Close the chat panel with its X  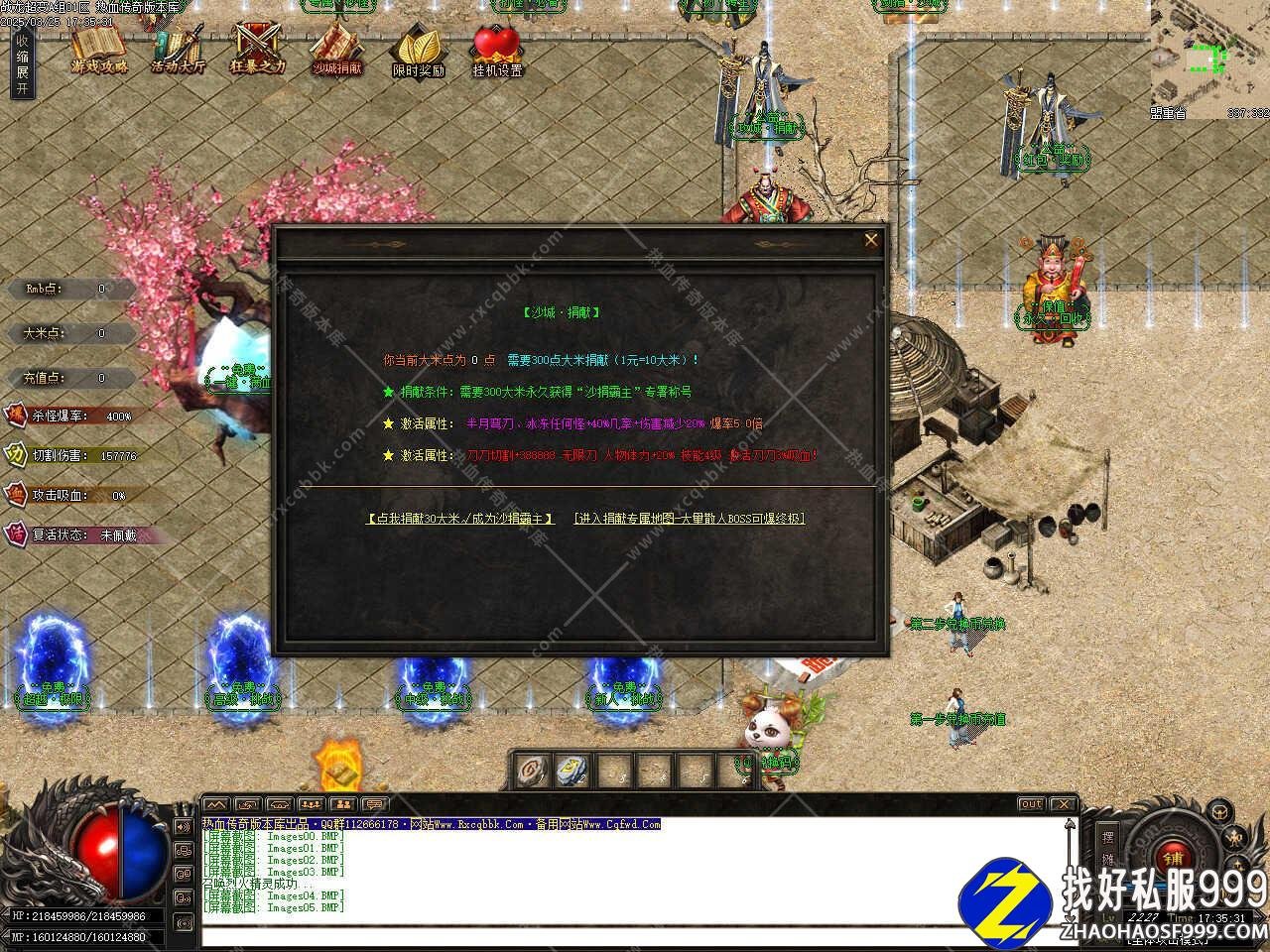point(1063,804)
